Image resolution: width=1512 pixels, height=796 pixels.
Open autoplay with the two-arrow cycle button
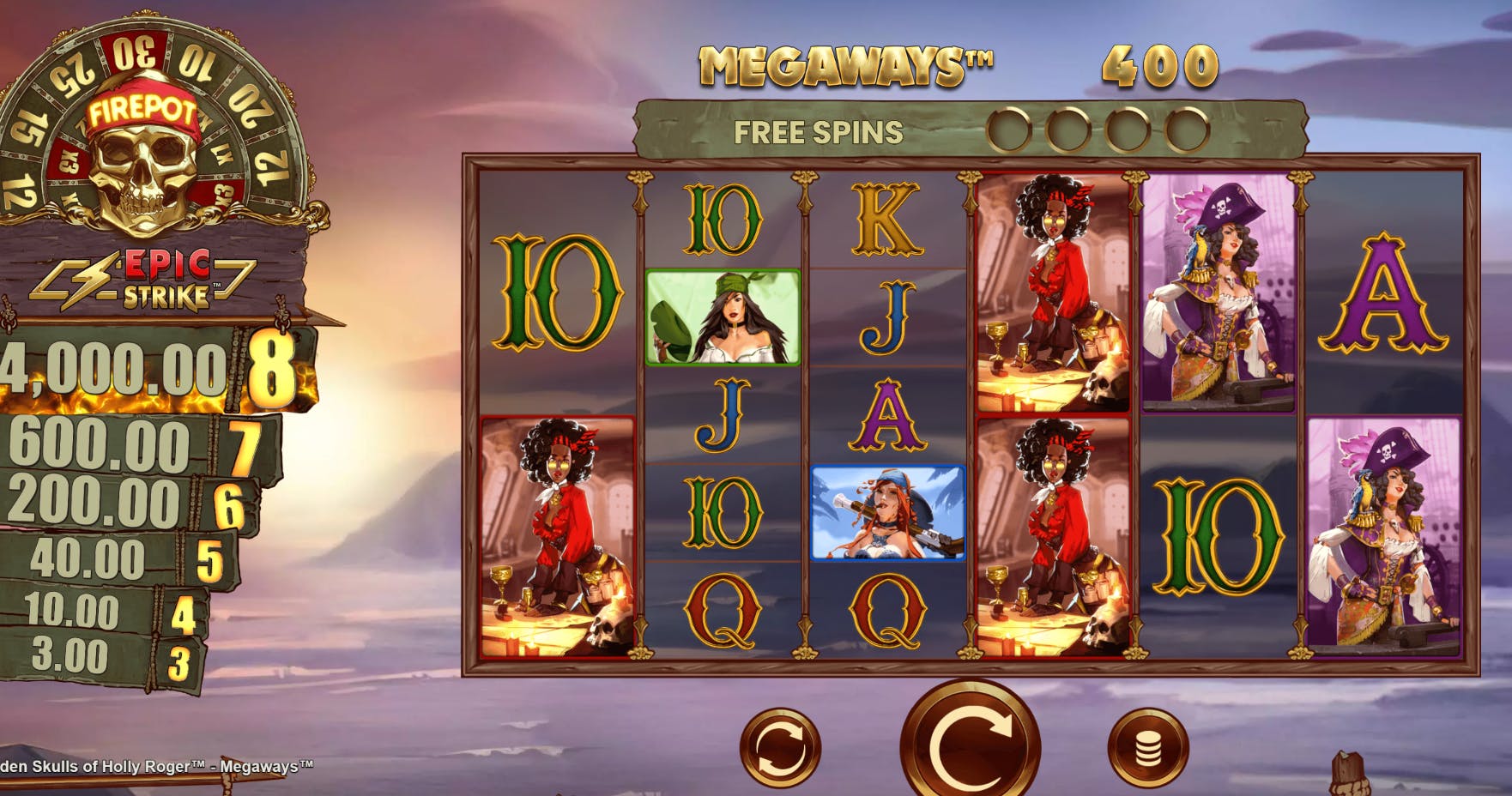coord(780,748)
